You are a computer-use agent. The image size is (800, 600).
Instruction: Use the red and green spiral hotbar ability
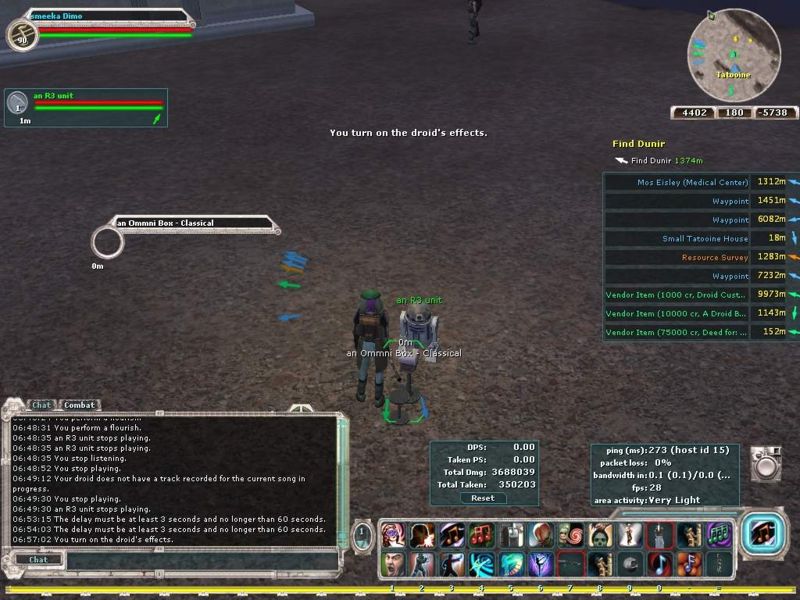coord(571,535)
